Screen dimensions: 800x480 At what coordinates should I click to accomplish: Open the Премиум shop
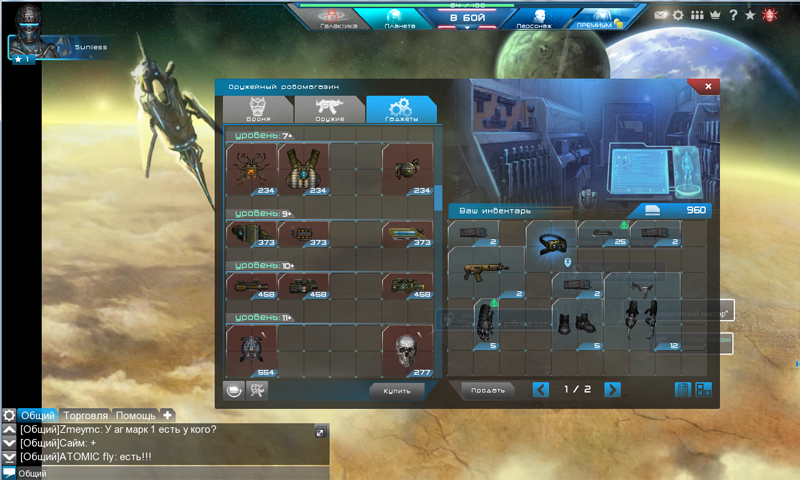tap(602, 18)
